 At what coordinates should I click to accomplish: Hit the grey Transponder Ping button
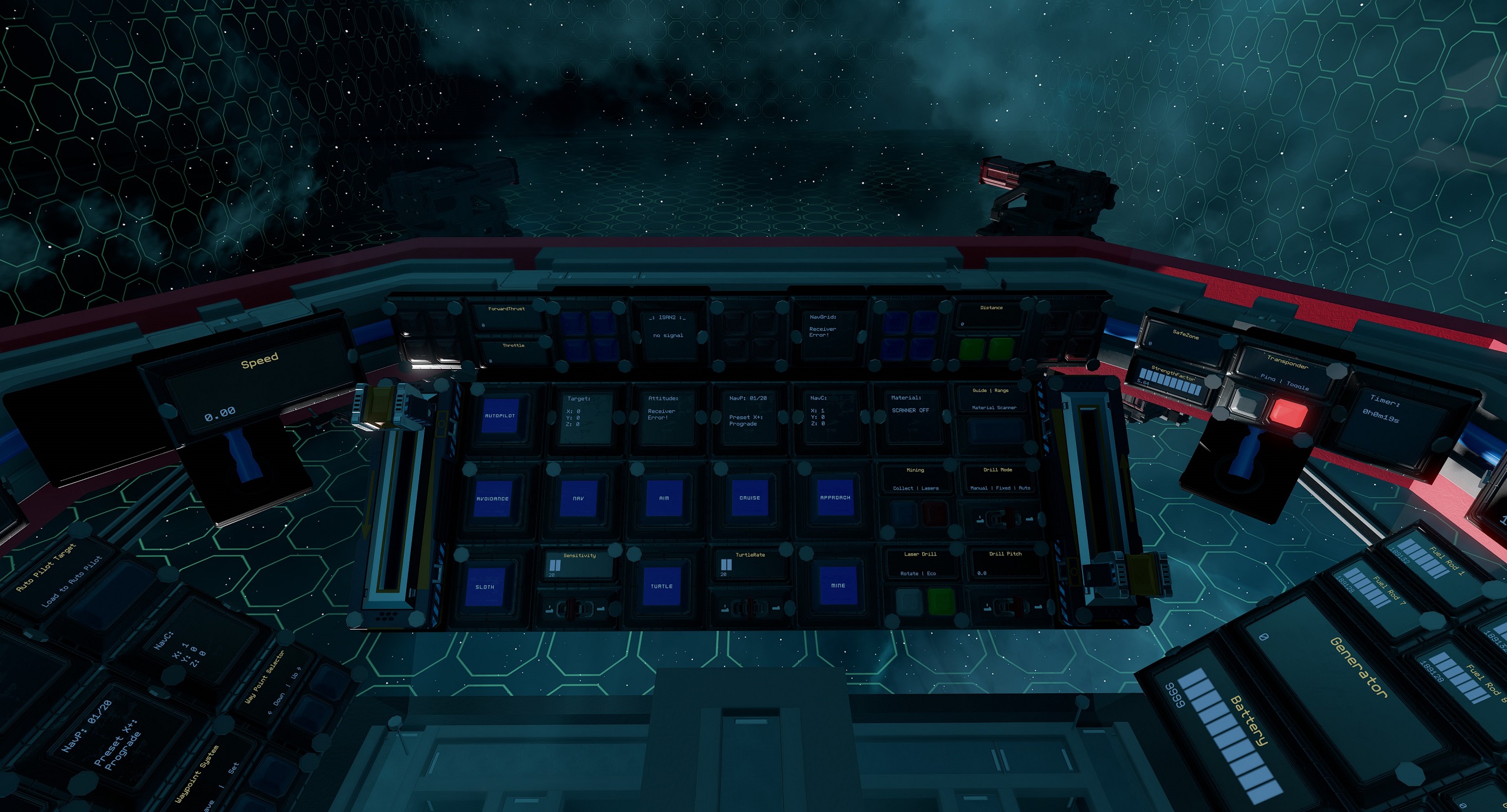[x=1246, y=404]
